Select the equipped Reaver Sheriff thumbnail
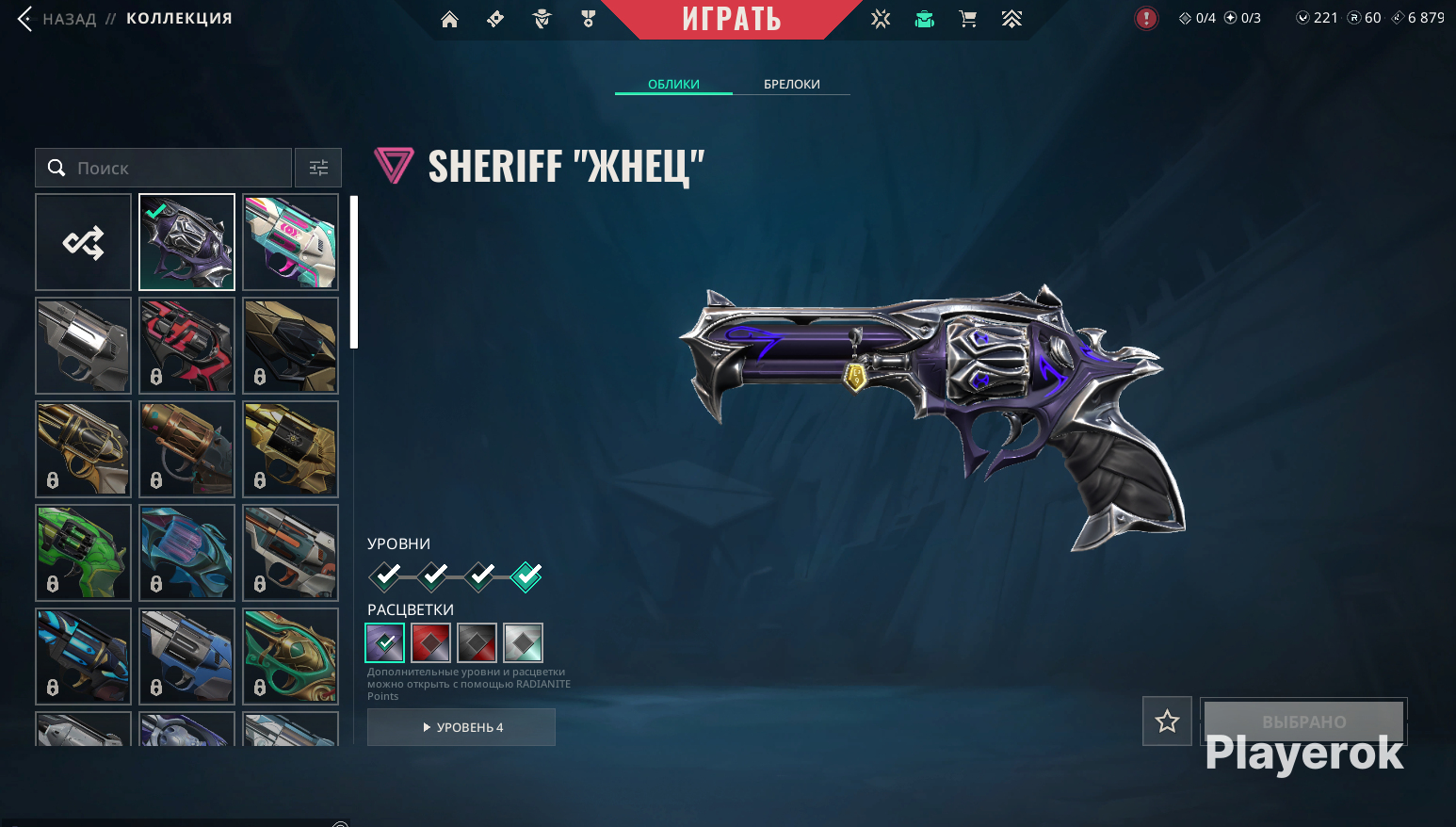Screen dimensions: 1456x827 (186, 242)
